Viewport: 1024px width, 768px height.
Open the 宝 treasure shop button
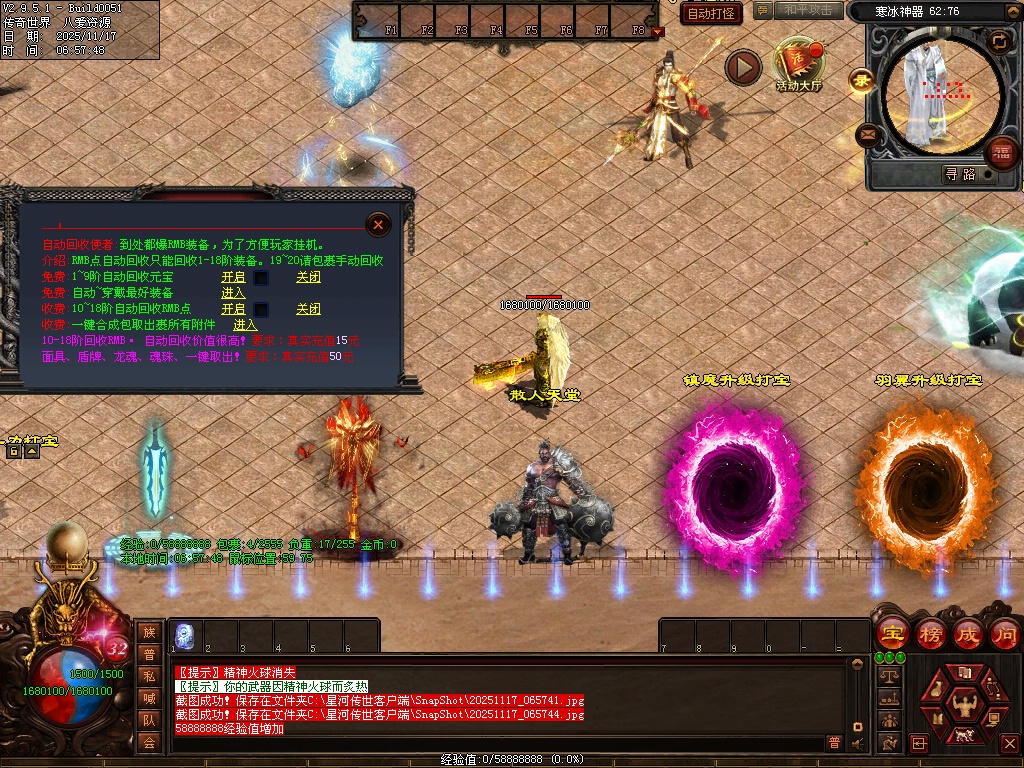[x=891, y=634]
